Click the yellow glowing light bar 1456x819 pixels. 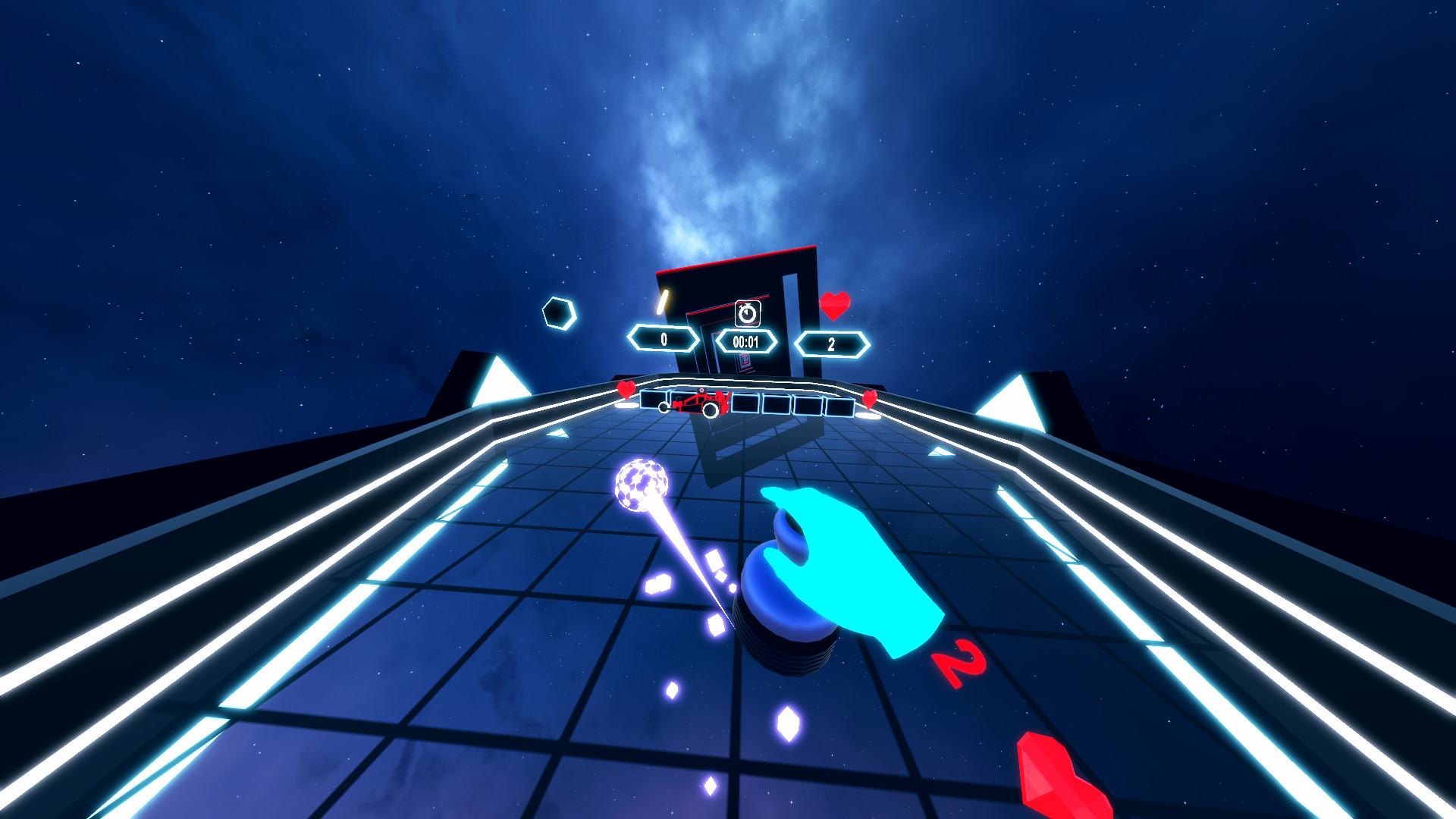663,303
